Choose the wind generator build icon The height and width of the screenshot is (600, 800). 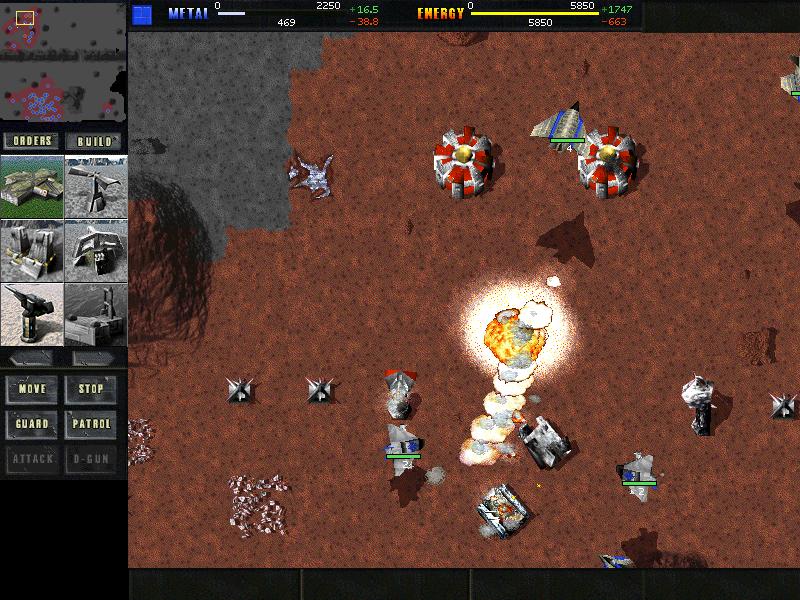(x=96, y=186)
